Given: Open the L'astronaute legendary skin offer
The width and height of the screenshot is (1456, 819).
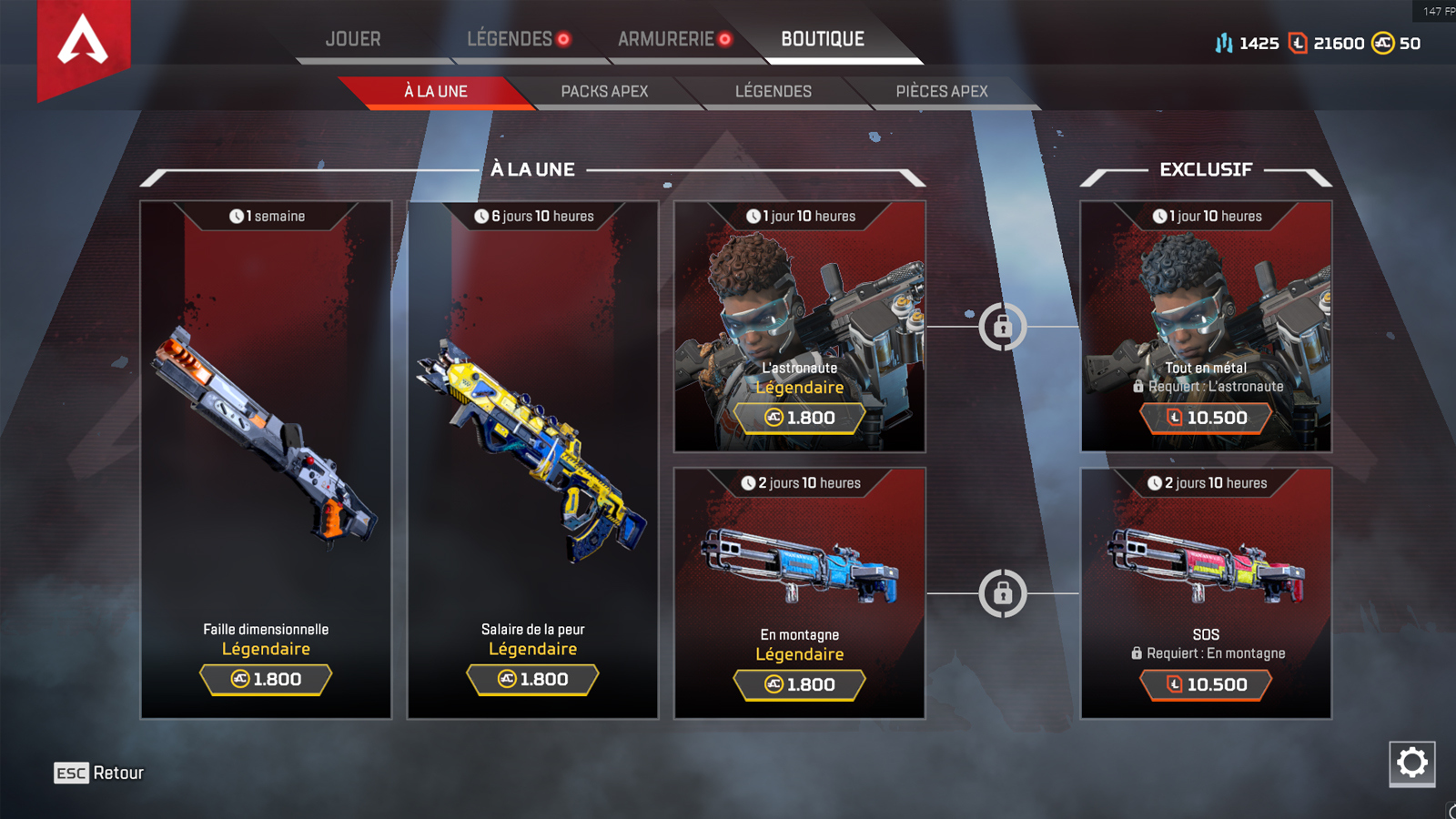Looking at the screenshot, I should point(799,327).
